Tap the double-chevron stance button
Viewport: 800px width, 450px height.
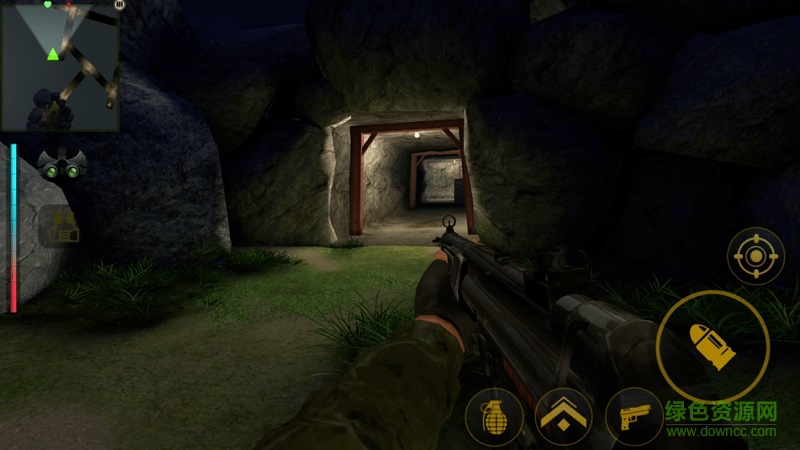(x=563, y=416)
